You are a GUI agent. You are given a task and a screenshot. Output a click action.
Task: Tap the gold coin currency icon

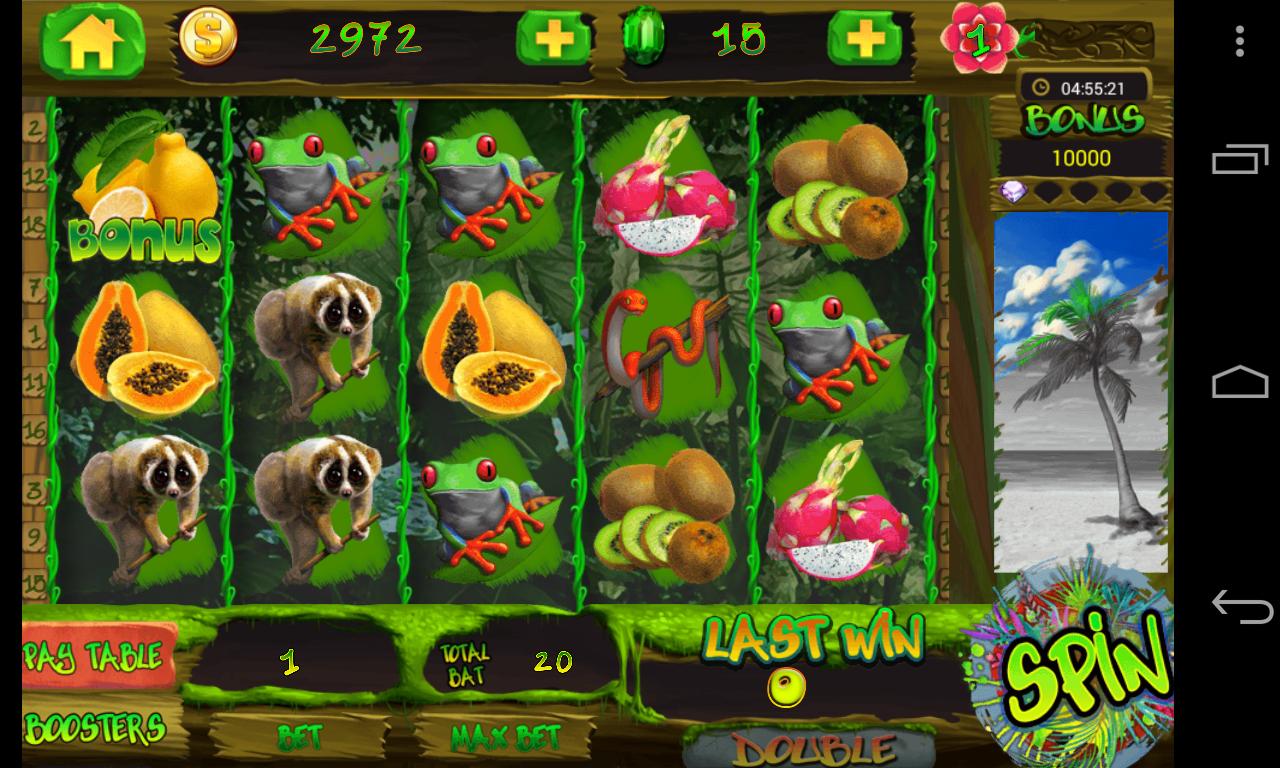click(207, 39)
